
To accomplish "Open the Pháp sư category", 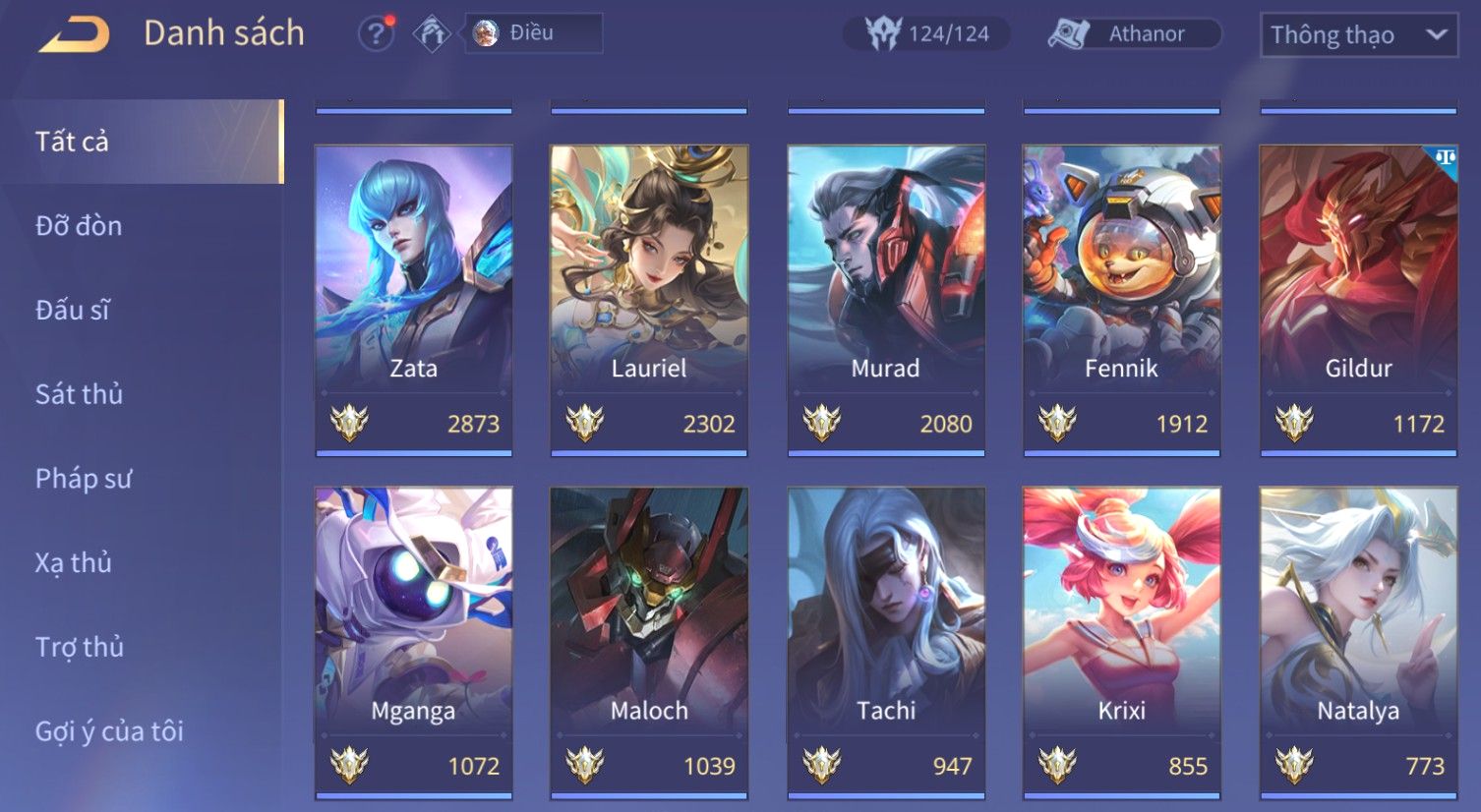I will point(84,479).
